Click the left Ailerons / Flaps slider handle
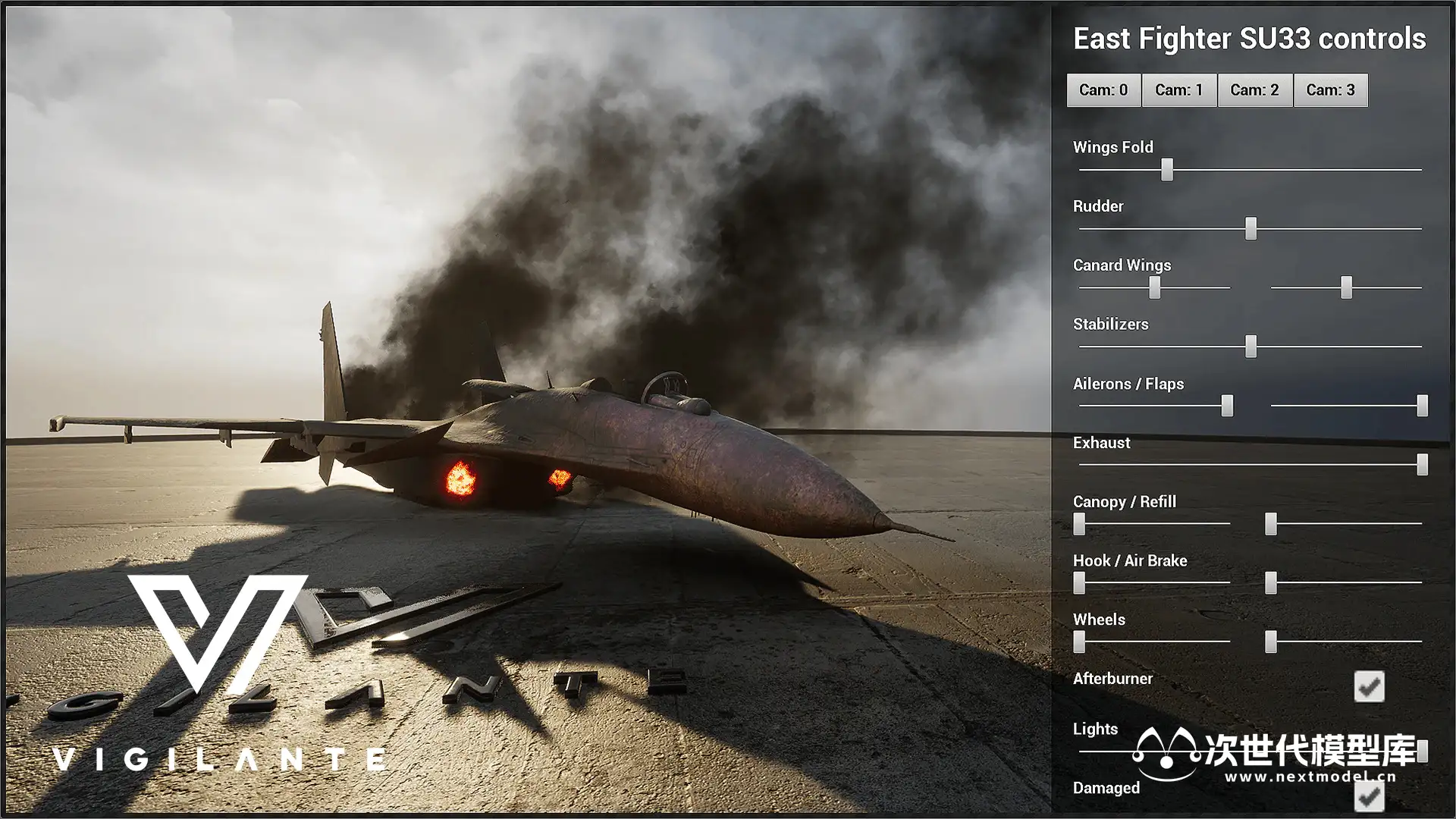Screen dimensions: 1456x819 click(1226, 406)
